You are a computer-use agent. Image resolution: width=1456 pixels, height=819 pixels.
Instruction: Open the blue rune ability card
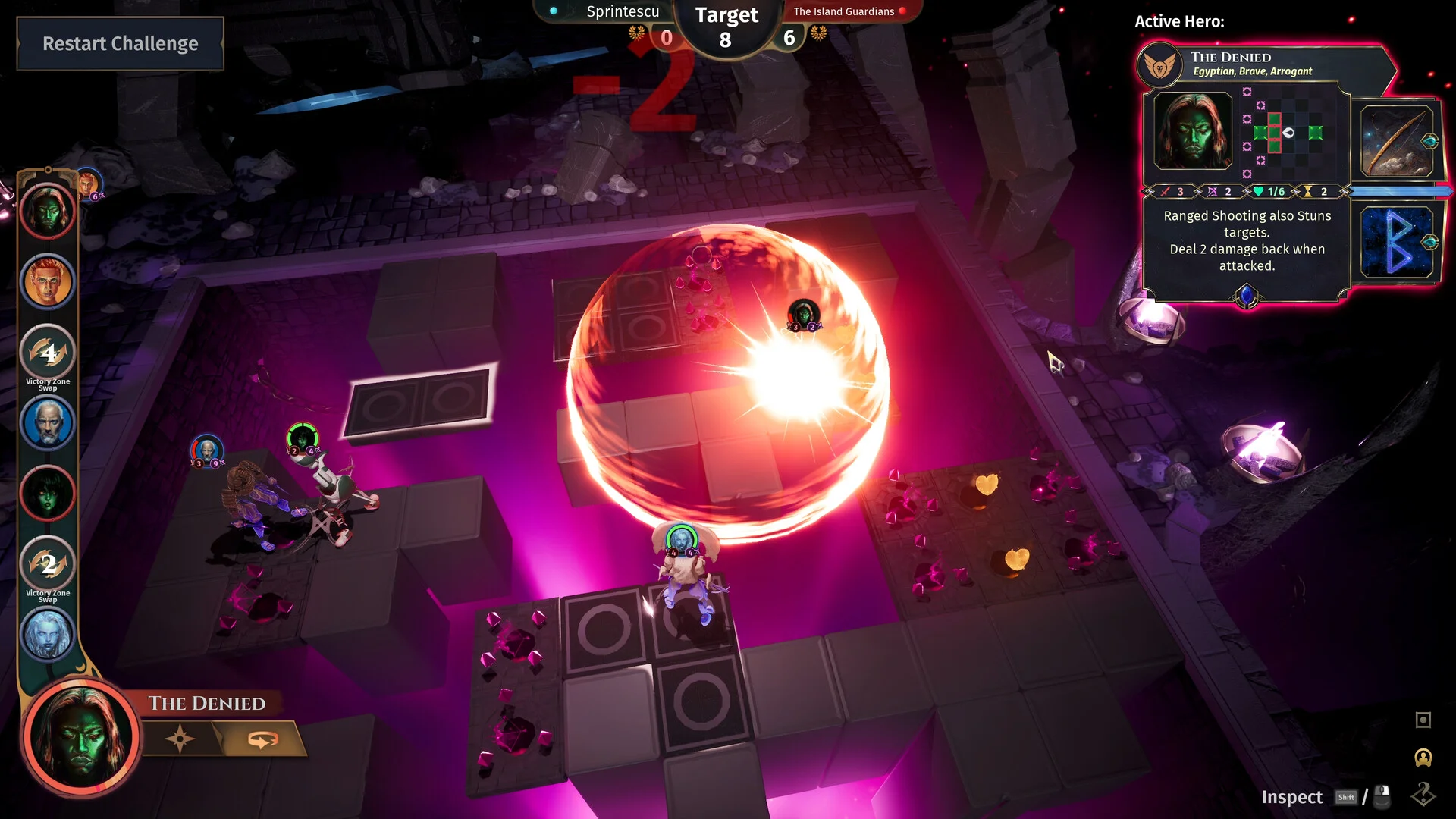pos(1396,242)
